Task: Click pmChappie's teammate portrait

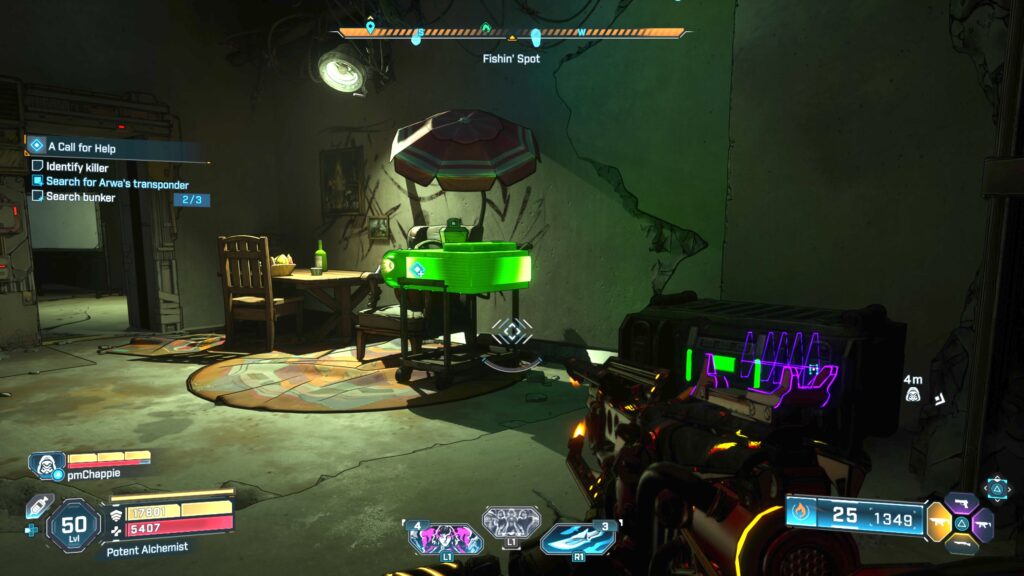Action: 45,464
